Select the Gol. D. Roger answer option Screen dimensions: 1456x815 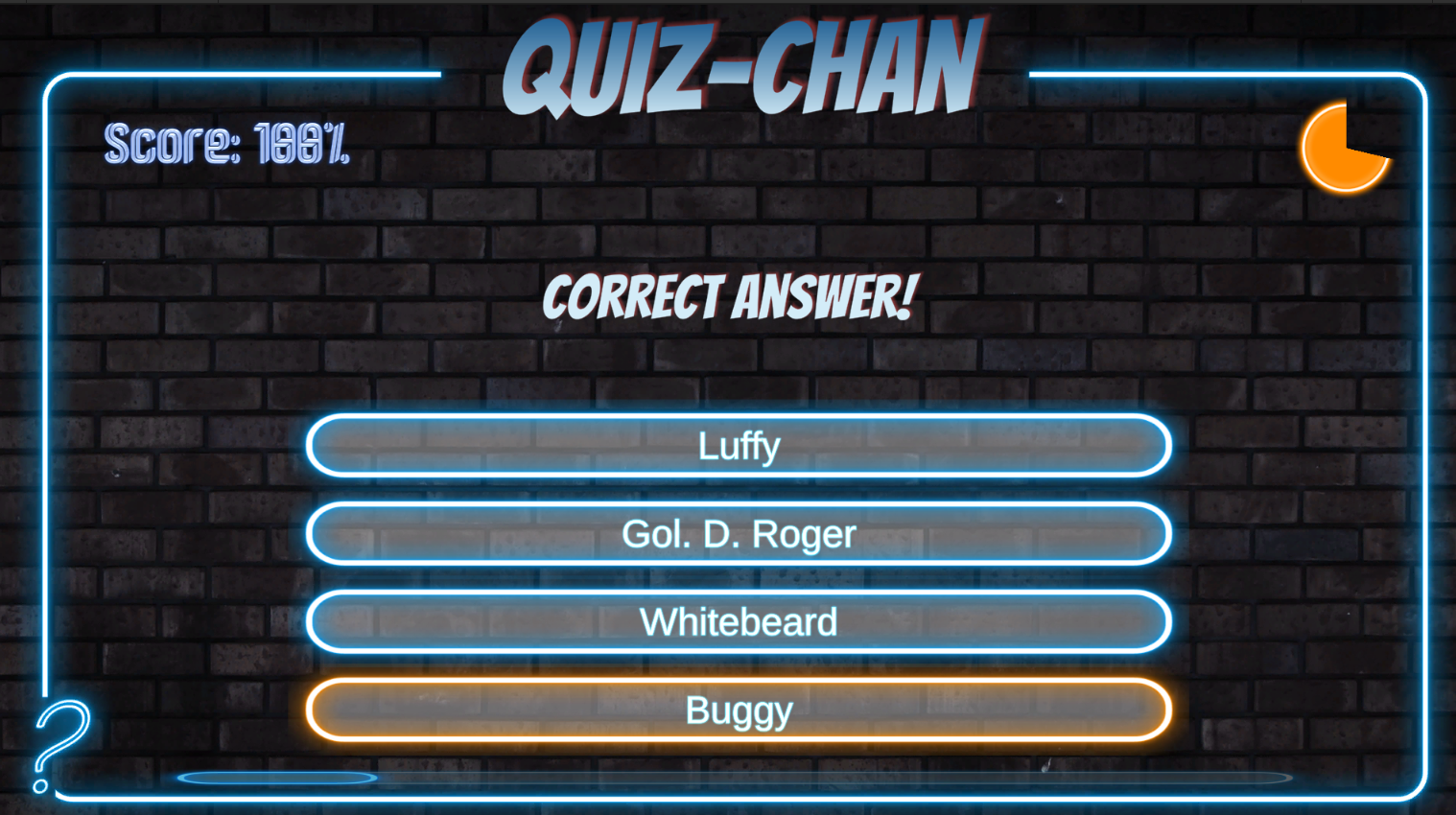[x=737, y=533]
